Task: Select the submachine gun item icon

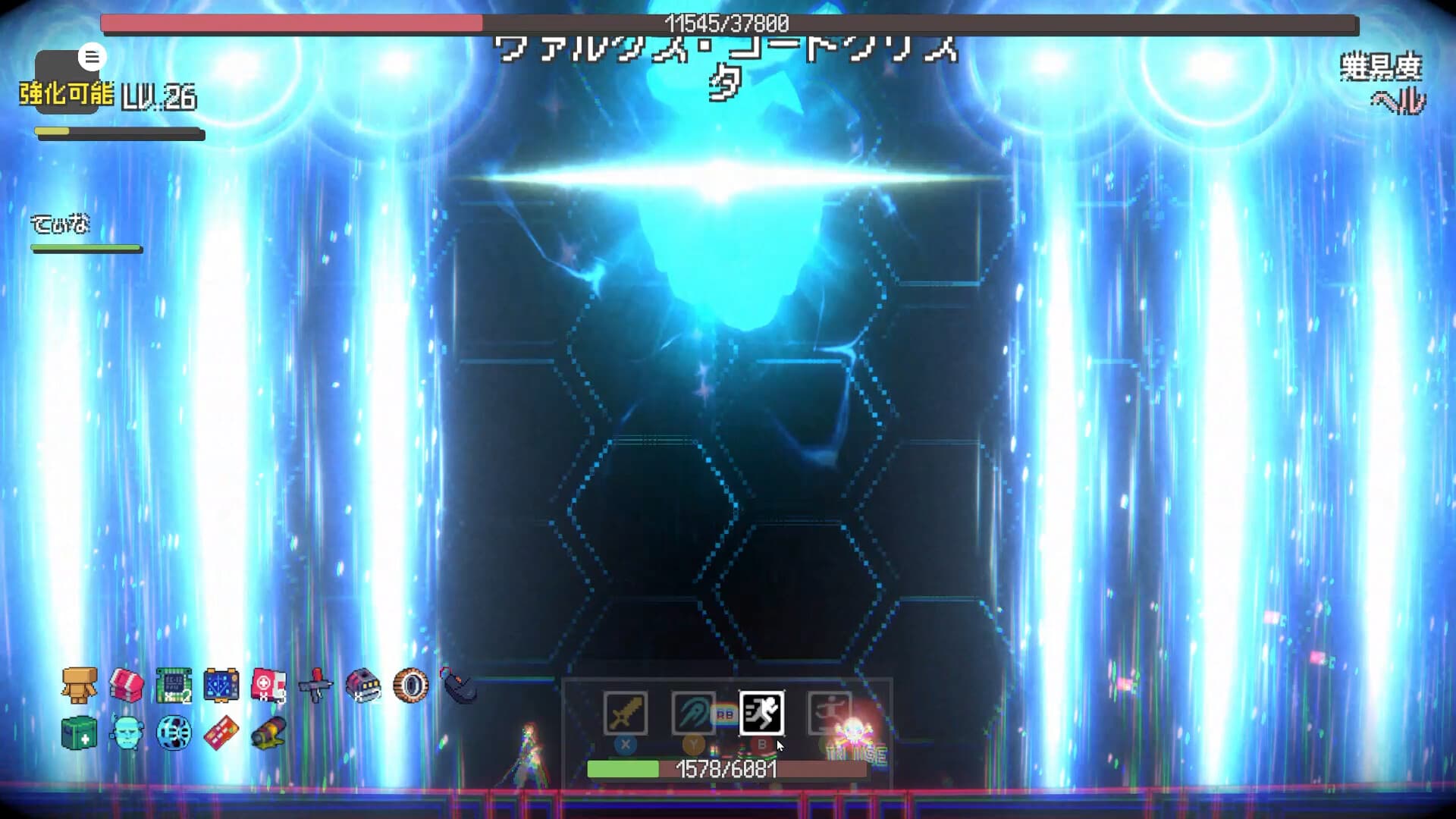Action: [315, 686]
